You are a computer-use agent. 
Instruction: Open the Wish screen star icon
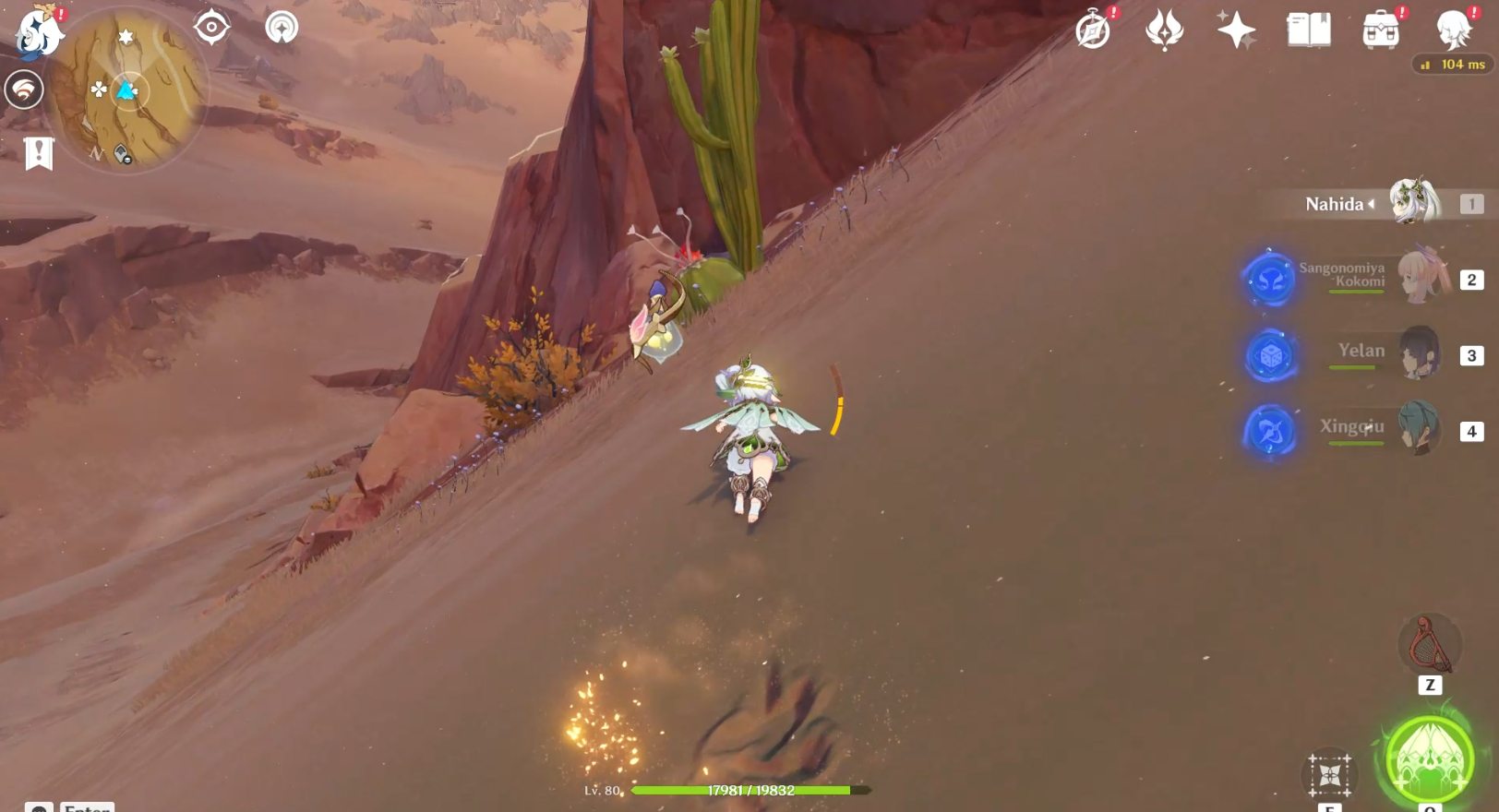[x=1235, y=30]
